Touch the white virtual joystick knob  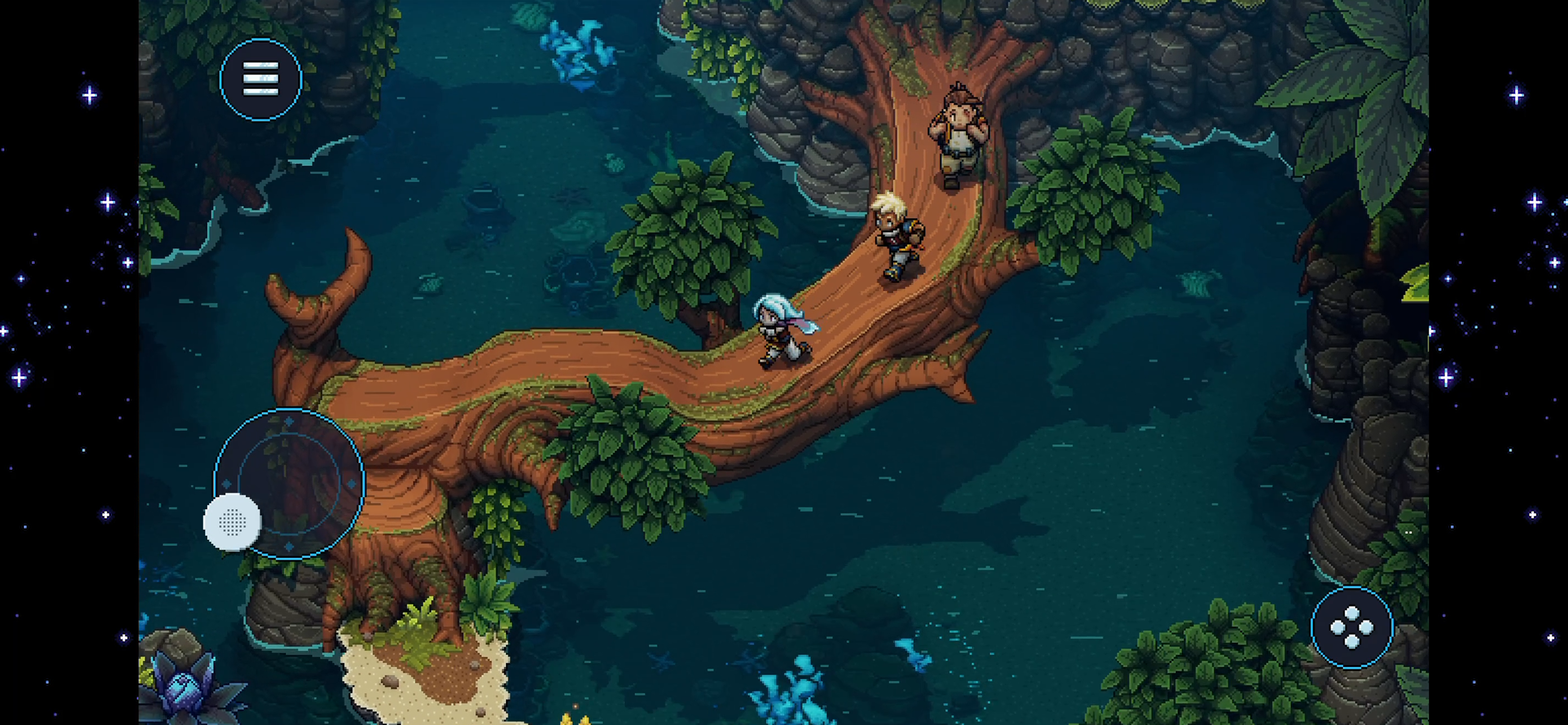pos(232,522)
